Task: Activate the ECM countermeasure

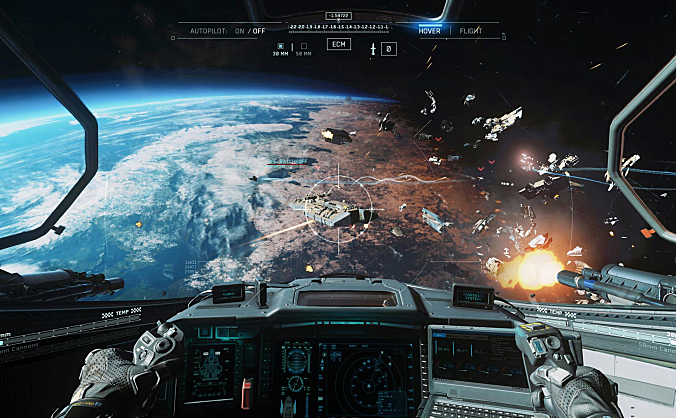Action: [339, 45]
